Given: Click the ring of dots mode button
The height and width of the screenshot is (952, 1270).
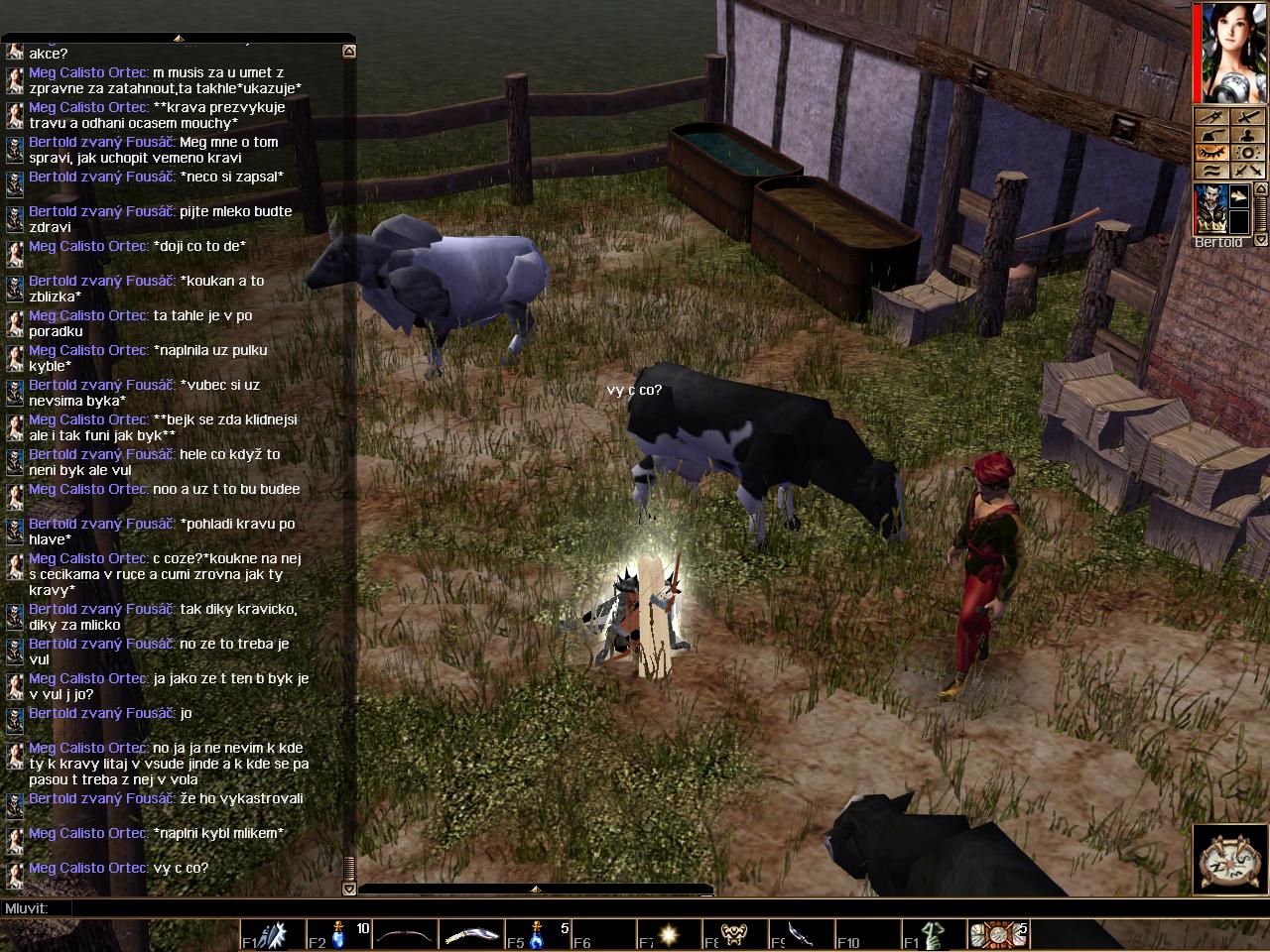Looking at the screenshot, I should tap(1248, 152).
